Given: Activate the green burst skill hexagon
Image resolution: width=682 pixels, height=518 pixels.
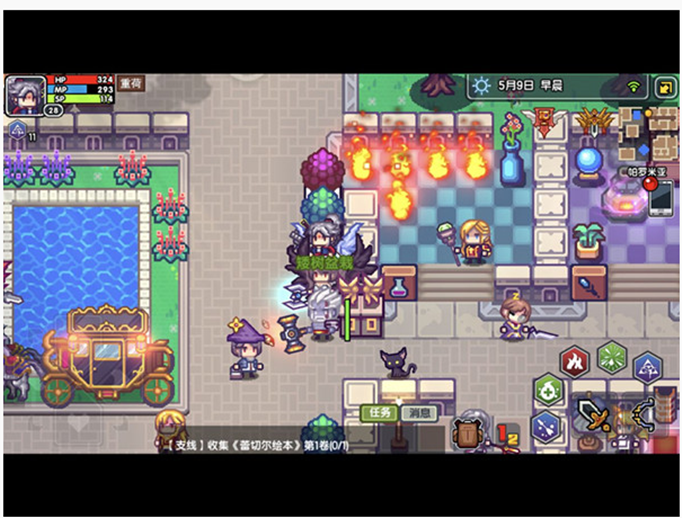Looking at the screenshot, I should point(610,358).
